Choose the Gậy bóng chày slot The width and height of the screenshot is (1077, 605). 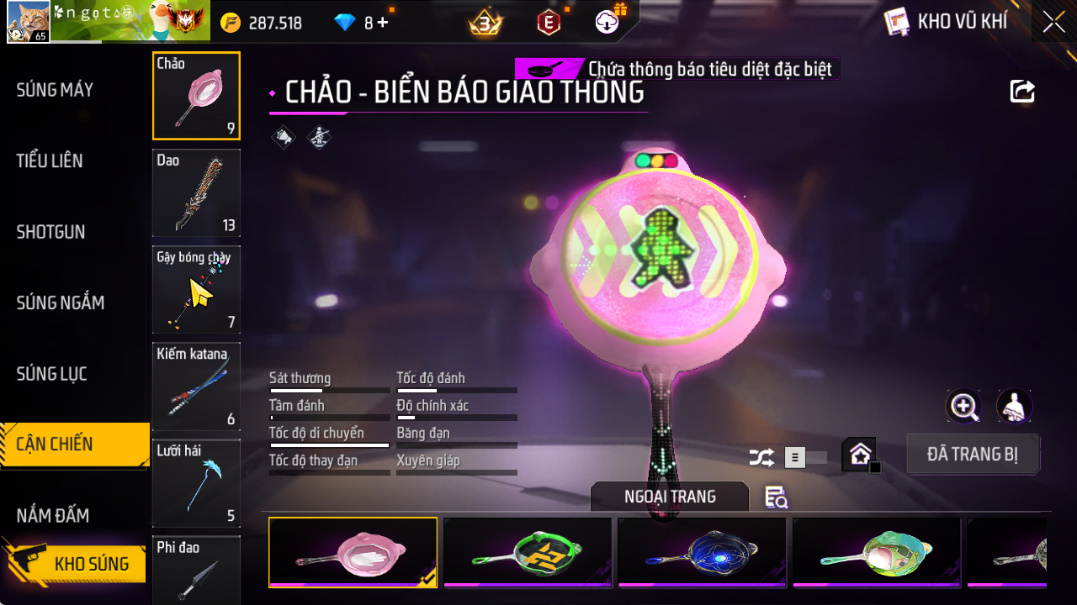(x=196, y=290)
